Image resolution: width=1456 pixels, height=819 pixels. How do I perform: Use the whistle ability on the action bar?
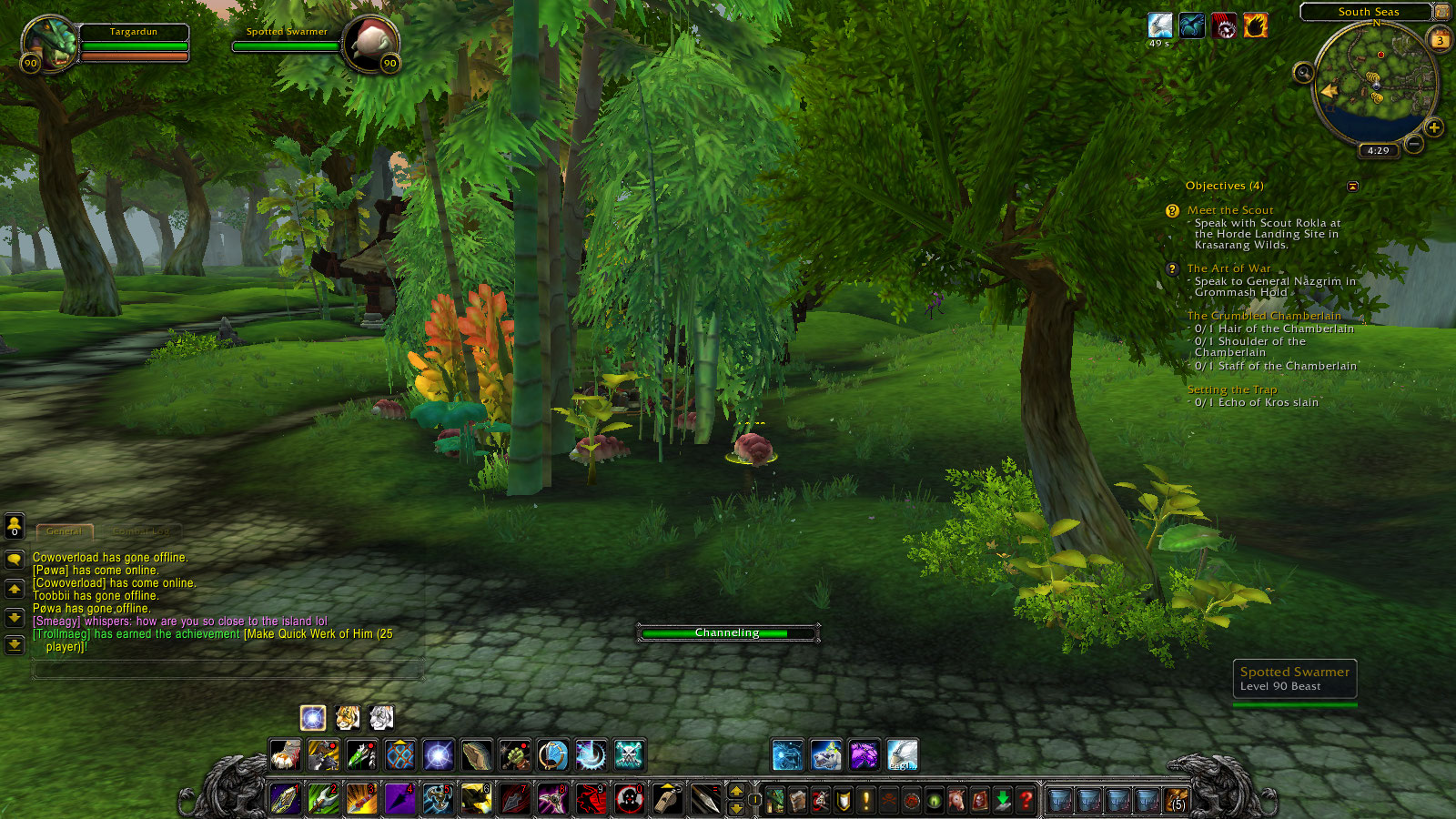coord(667,799)
